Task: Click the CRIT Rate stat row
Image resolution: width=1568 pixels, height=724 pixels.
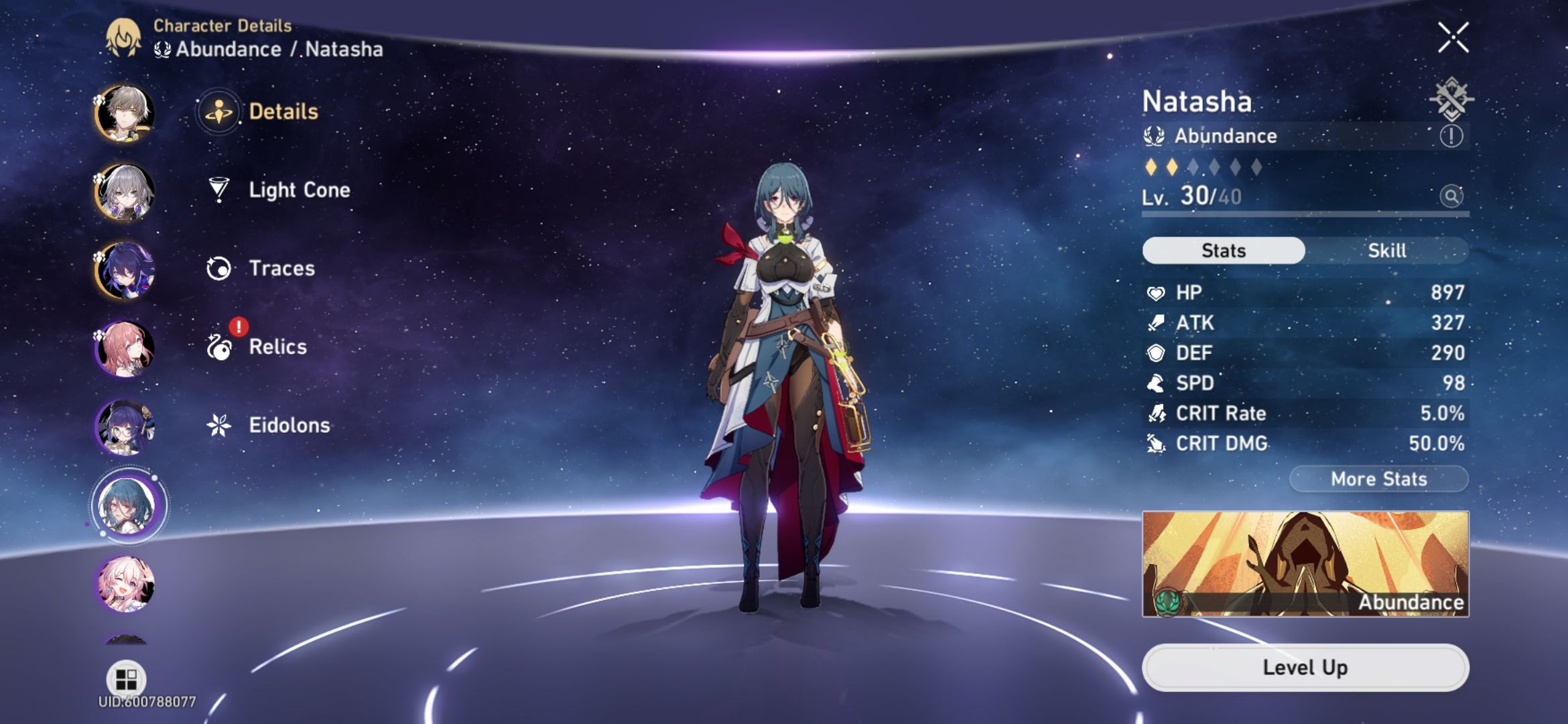Action: 1303,414
